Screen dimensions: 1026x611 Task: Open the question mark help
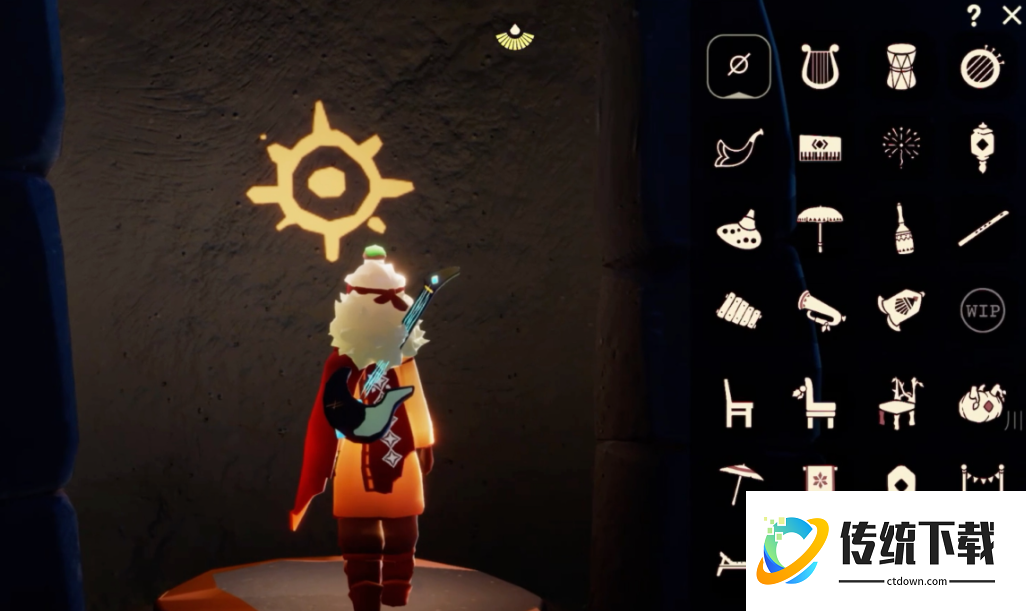point(974,15)
